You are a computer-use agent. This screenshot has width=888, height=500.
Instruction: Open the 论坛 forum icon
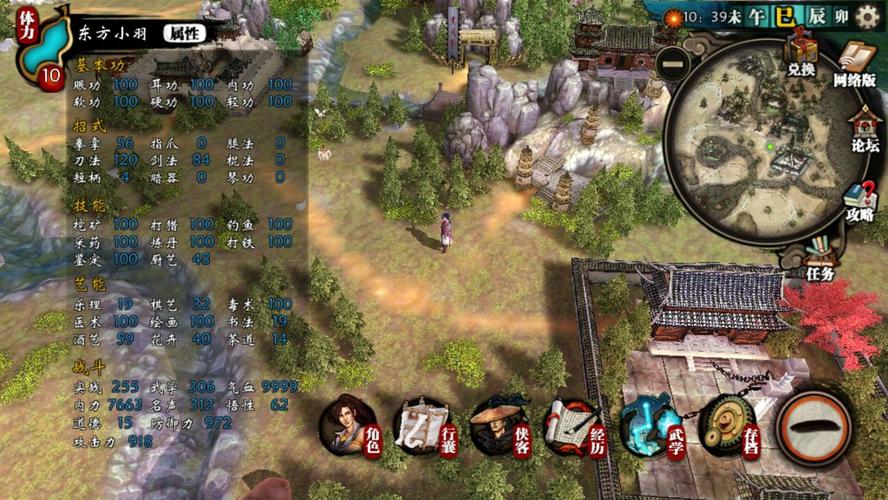(x=864, y=130)
